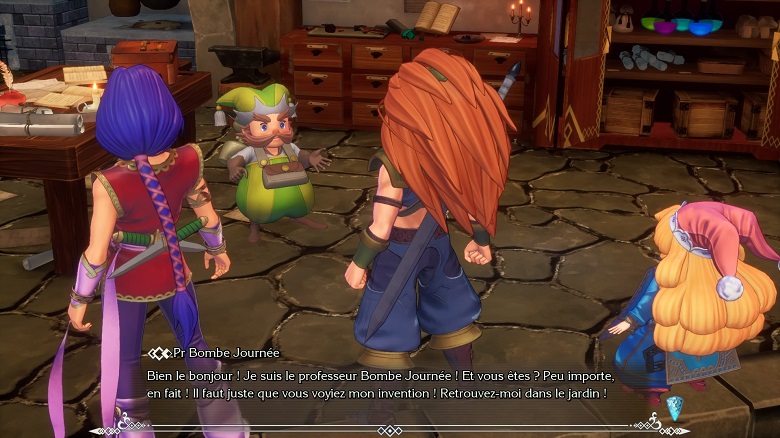Image resolution: width=780 pixels, height=438 pixels.
Task: Advance dialogue with the blue crystal indicator
Action: point(674,406)
